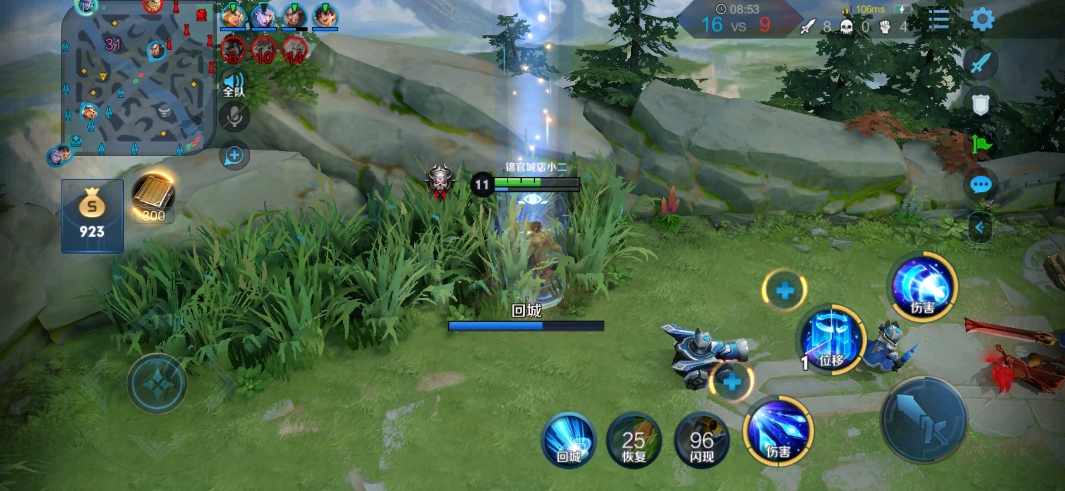Click the minimap

[138, 77]
